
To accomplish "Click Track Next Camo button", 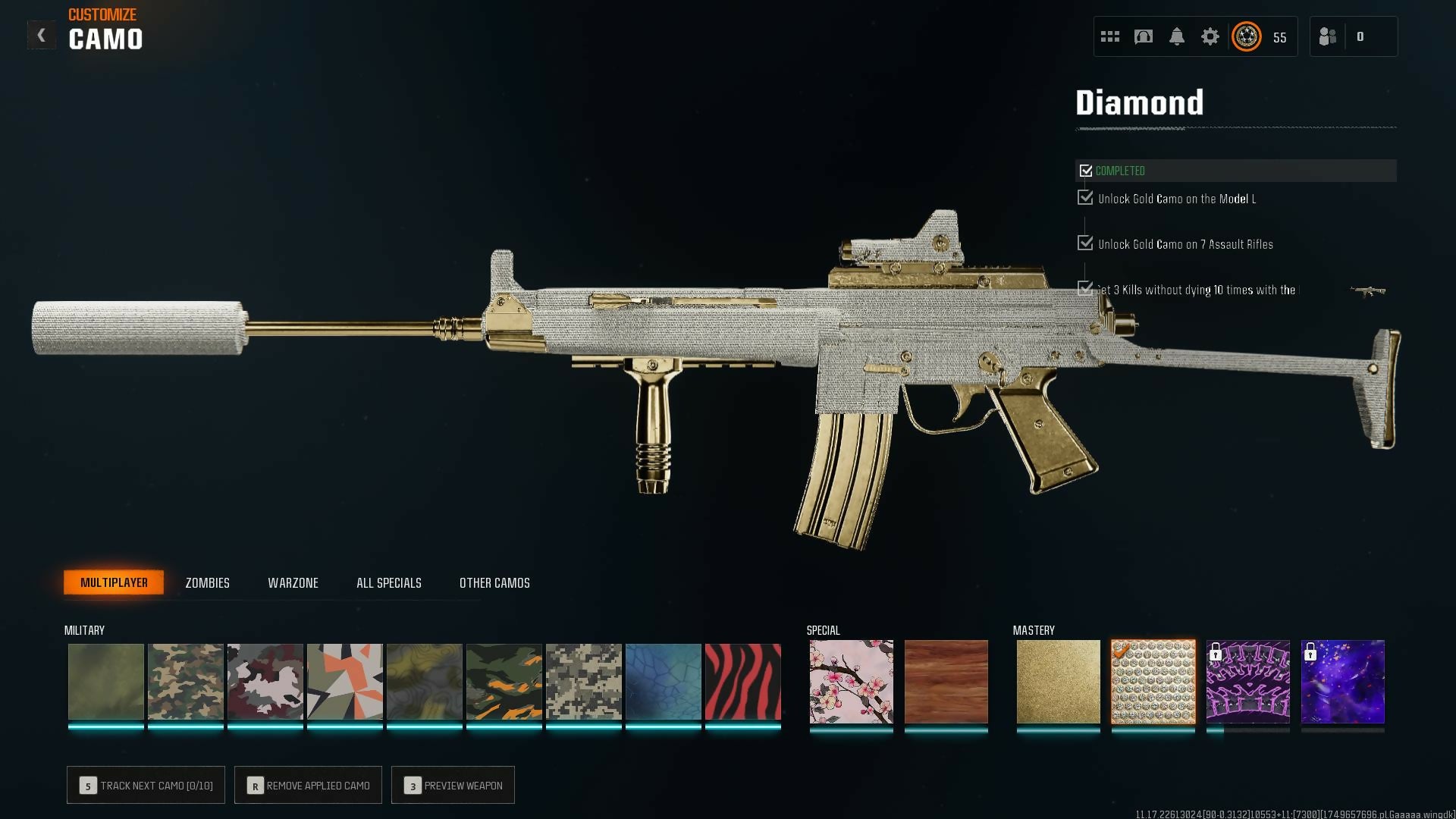I will pos(146,785).
